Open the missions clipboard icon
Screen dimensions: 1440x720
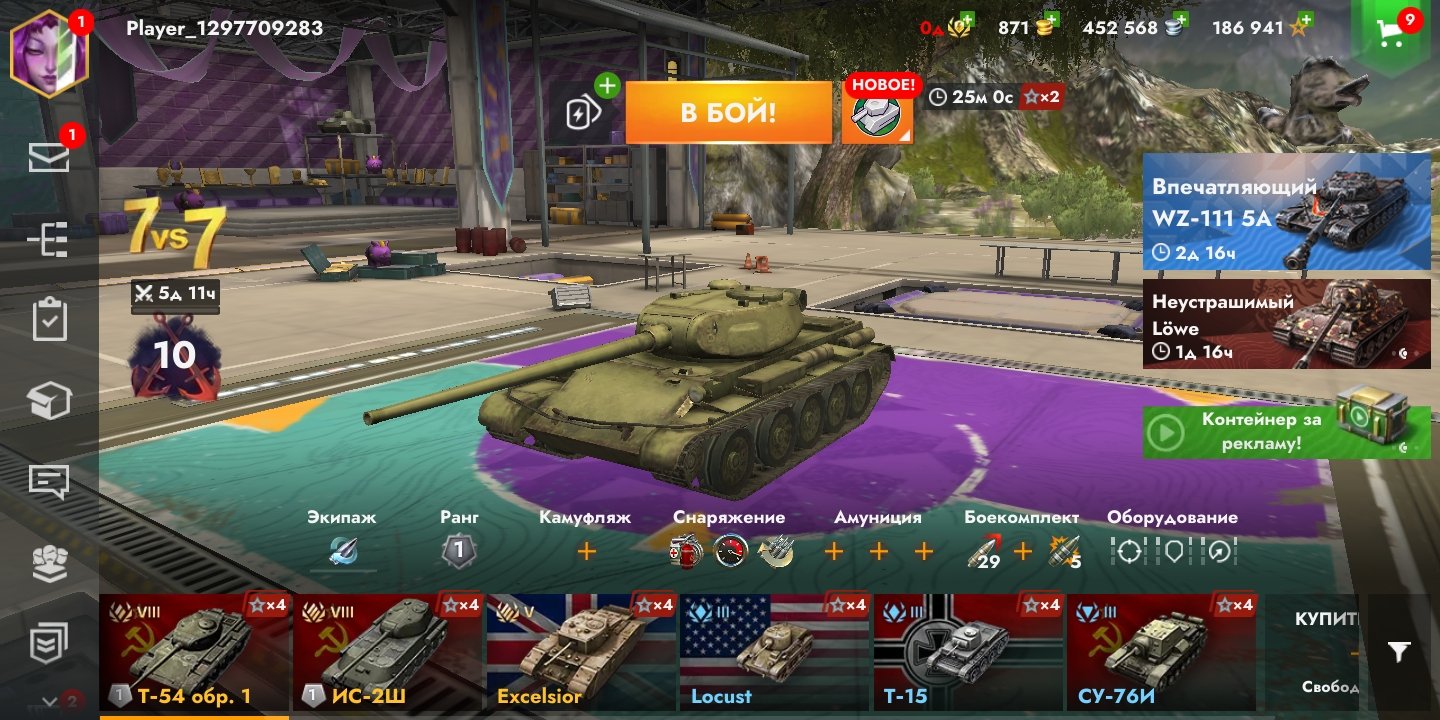(x=49, y=320)
